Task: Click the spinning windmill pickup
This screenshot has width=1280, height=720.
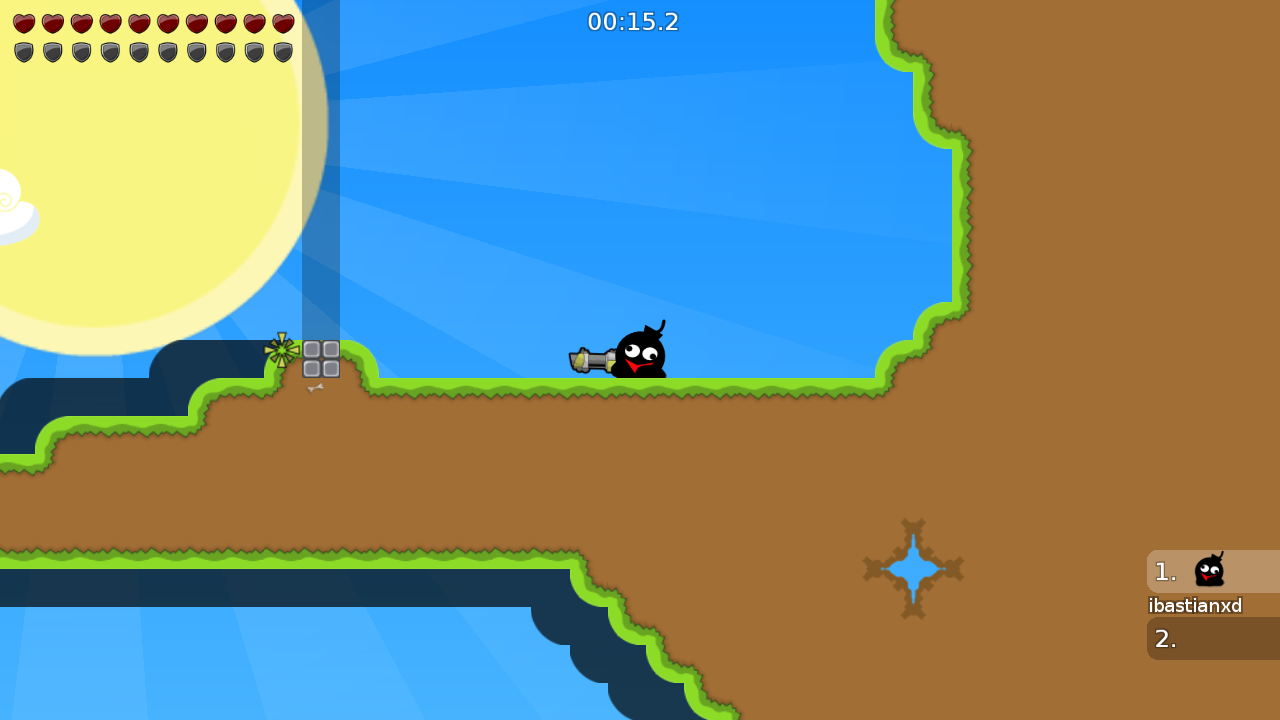Action: [x=281, y=349]
